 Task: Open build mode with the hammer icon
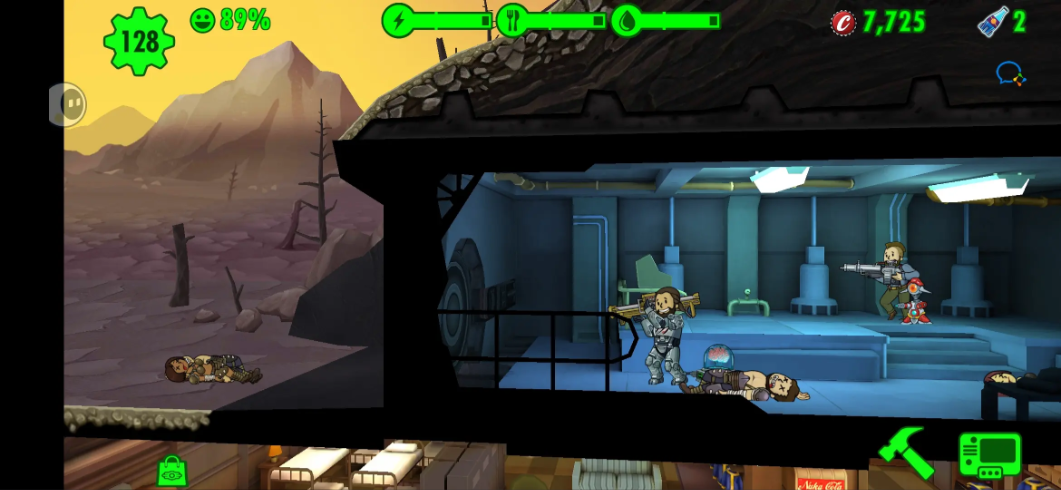905,452
